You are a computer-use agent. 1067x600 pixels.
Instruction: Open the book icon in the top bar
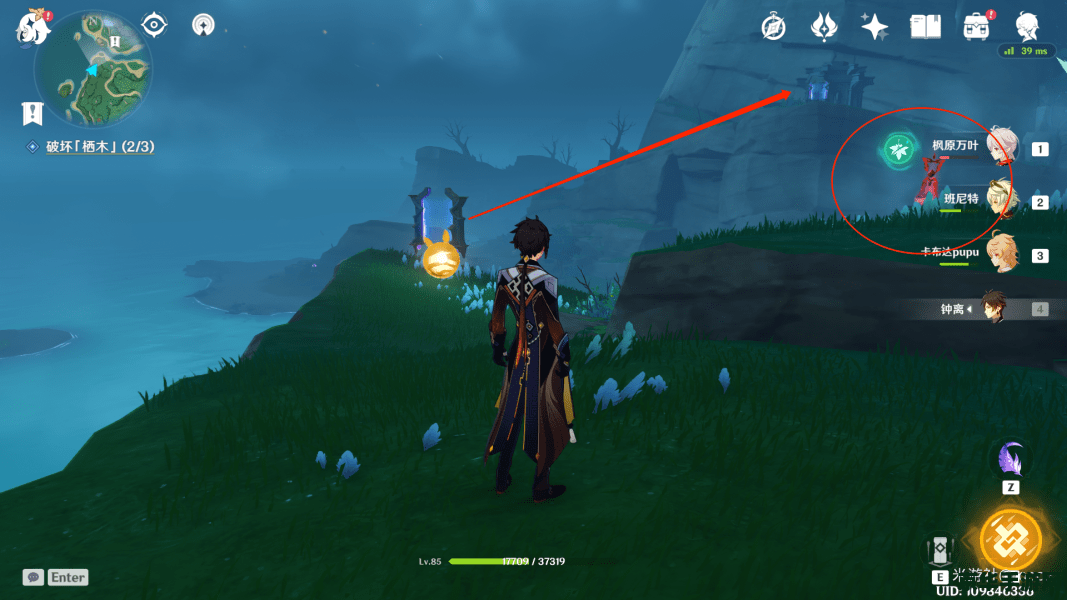click(x=926, y=27)
